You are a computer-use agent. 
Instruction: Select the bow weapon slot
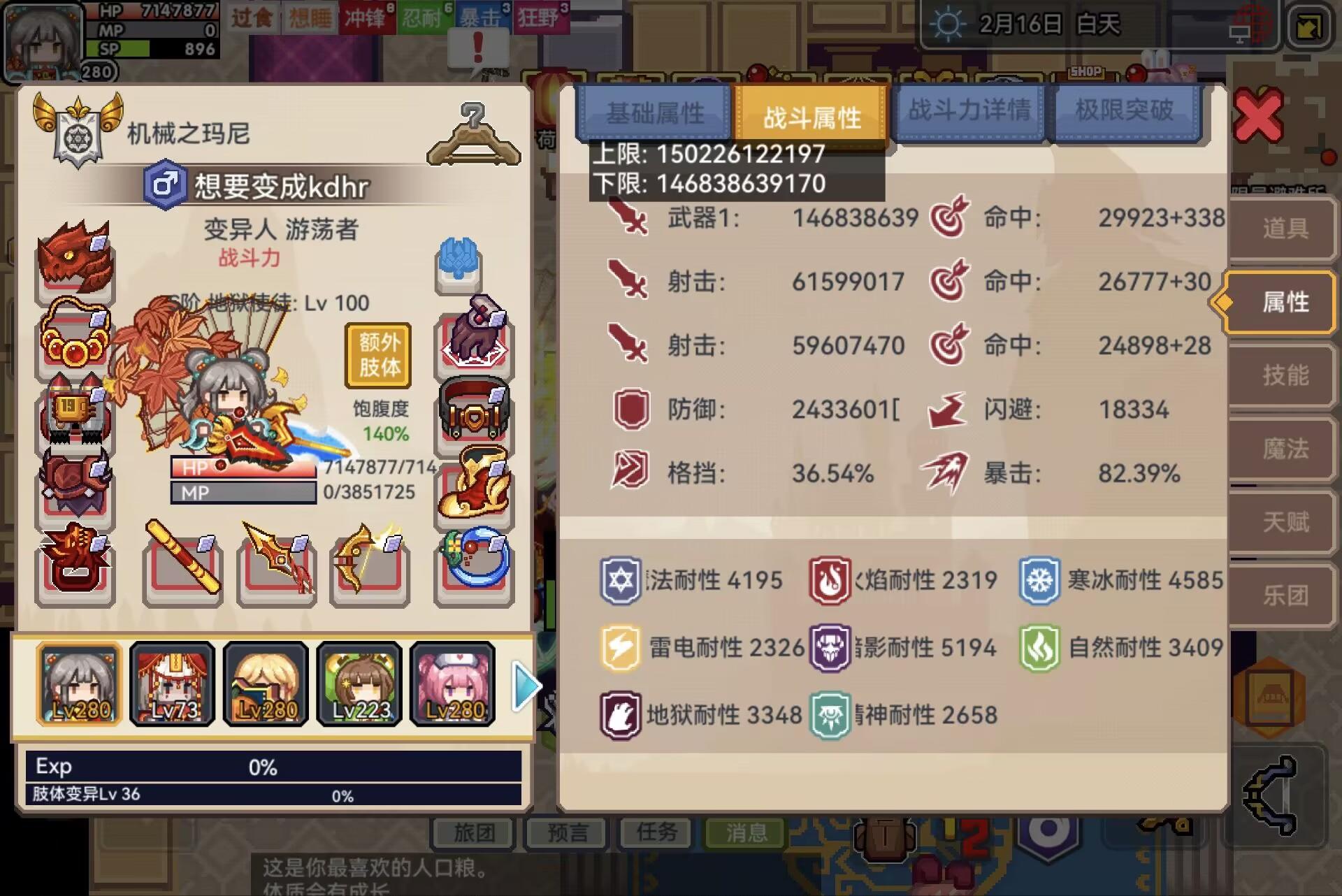click(x=369, y=568)
